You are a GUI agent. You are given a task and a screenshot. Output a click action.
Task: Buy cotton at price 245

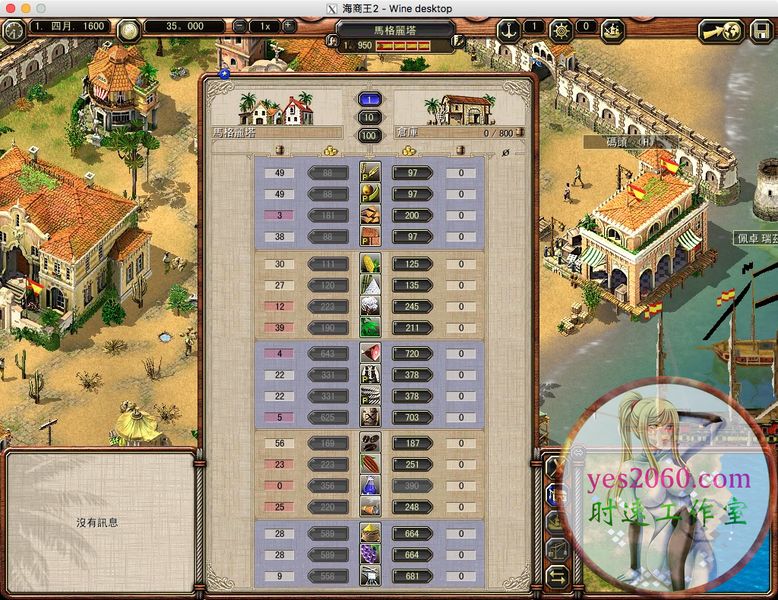point(412,307)
